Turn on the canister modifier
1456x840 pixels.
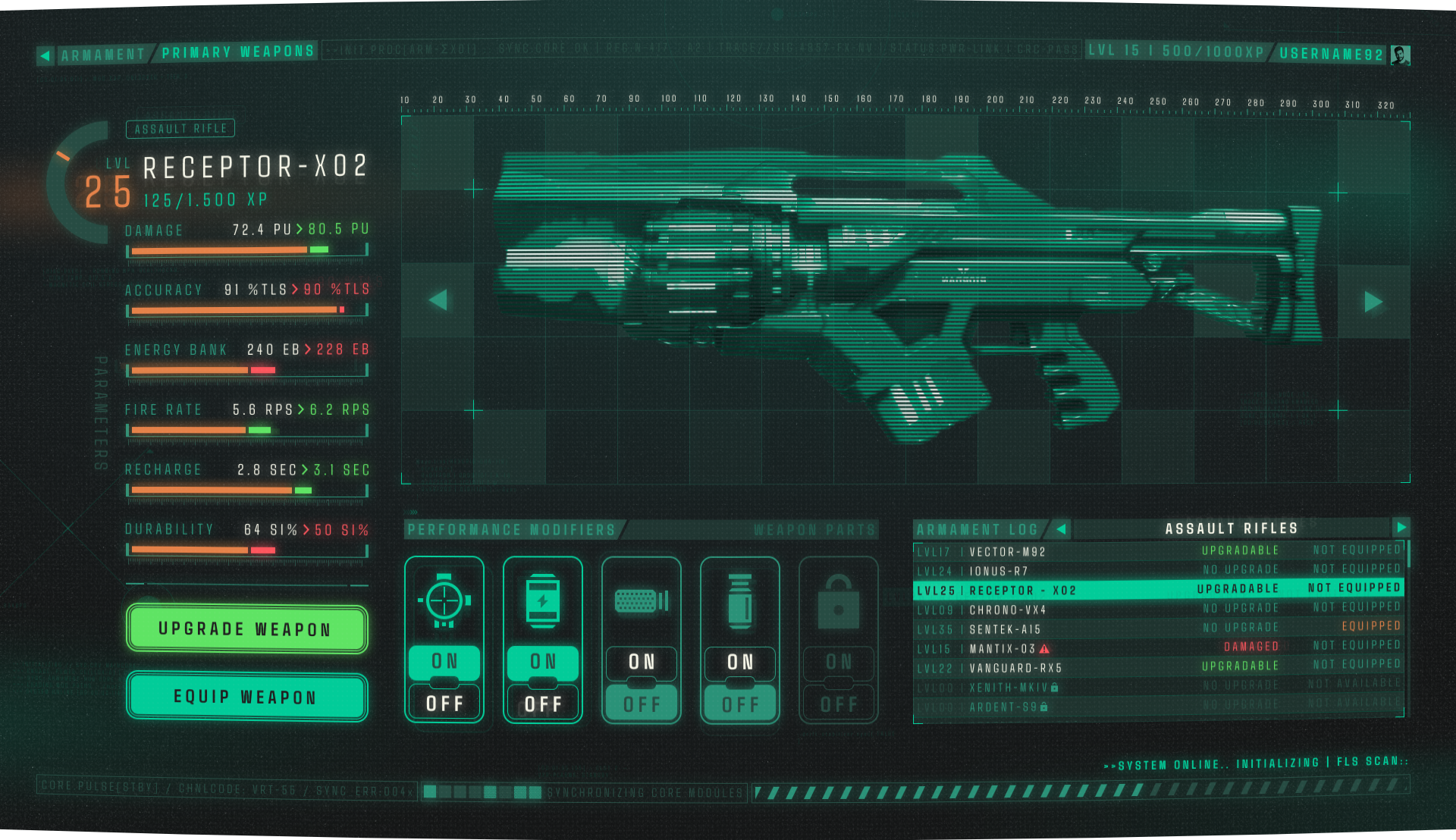[740, 662]
